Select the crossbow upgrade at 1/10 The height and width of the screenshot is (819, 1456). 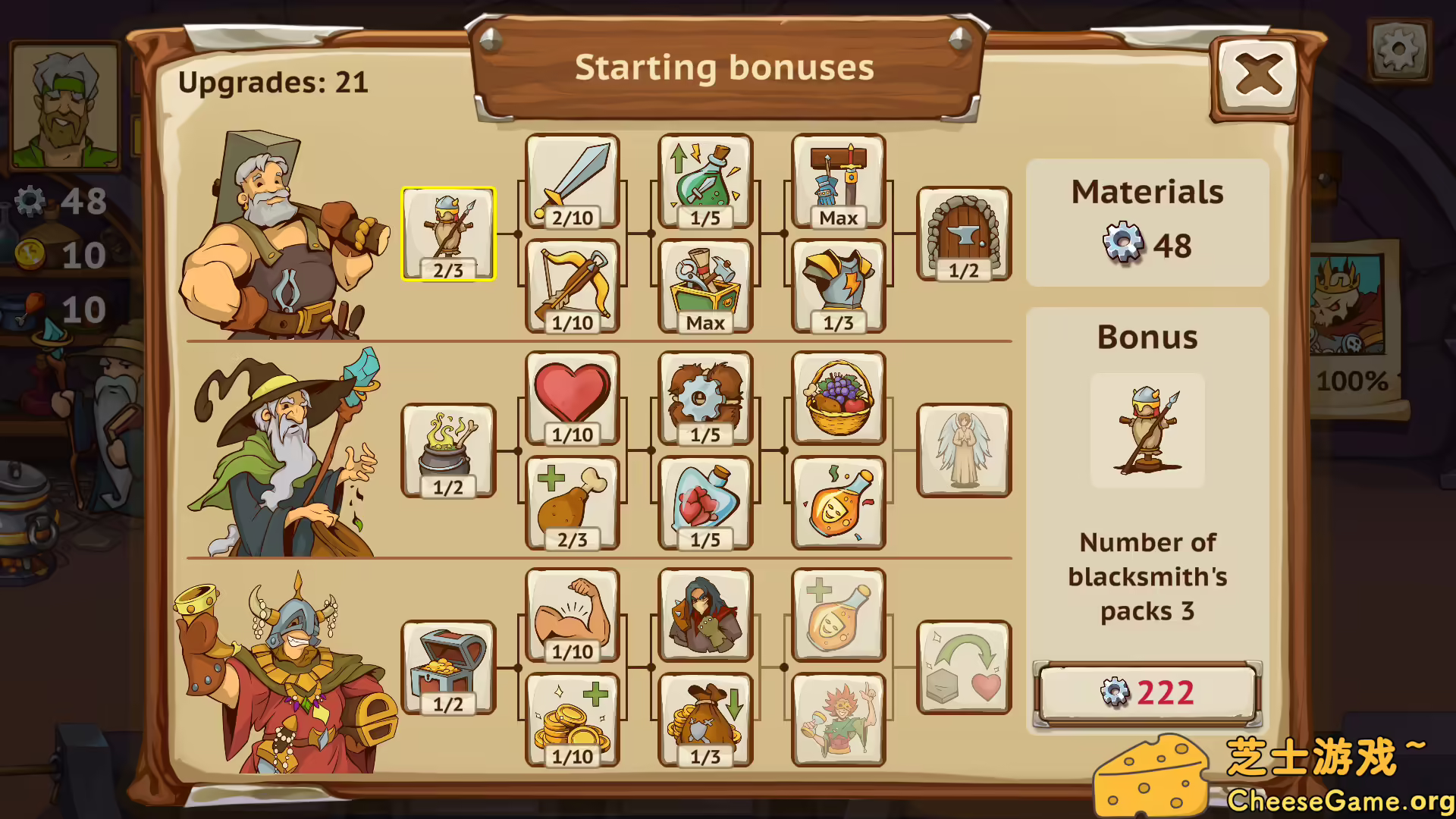pyautogui.click(x=573, y=287)
